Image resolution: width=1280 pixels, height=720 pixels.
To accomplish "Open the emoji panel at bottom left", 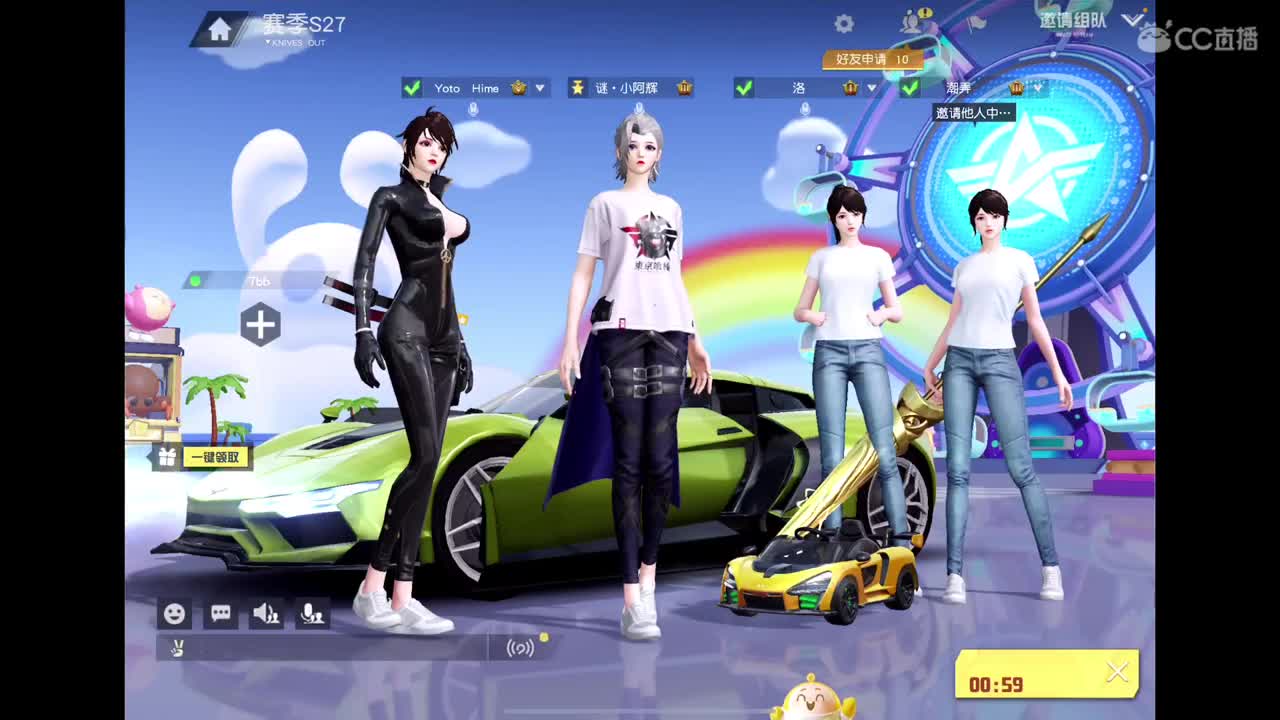I will tap(175, 613).
